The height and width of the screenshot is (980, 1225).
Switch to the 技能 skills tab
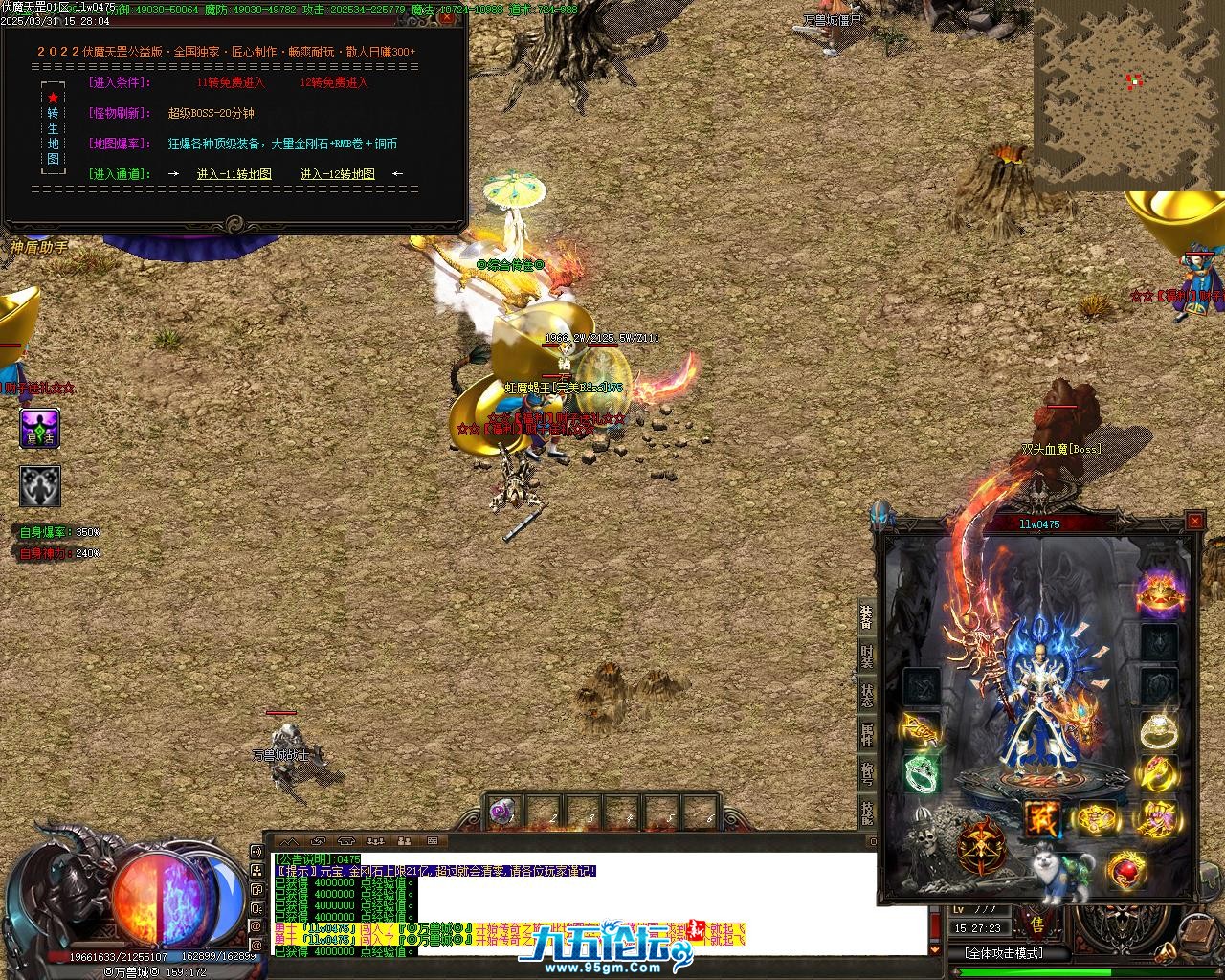pos(865,812)
